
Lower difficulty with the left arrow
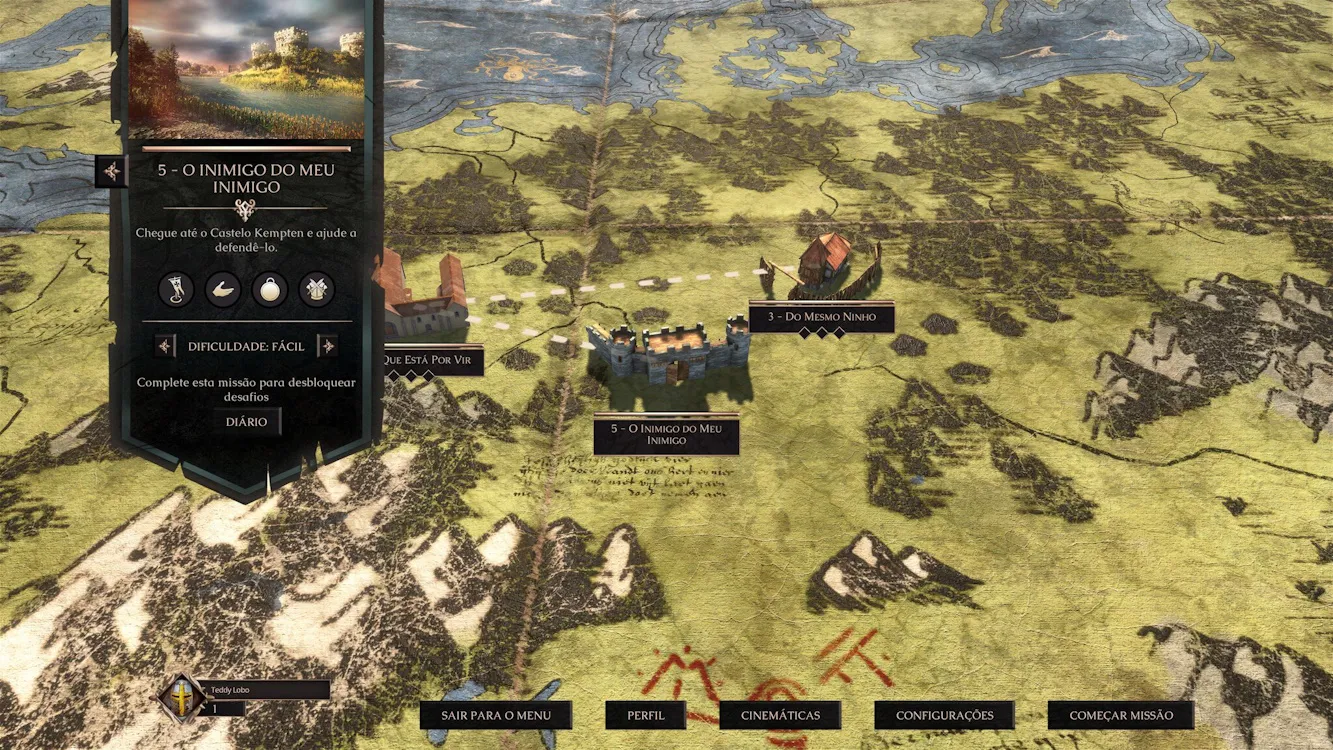[165, 347]
